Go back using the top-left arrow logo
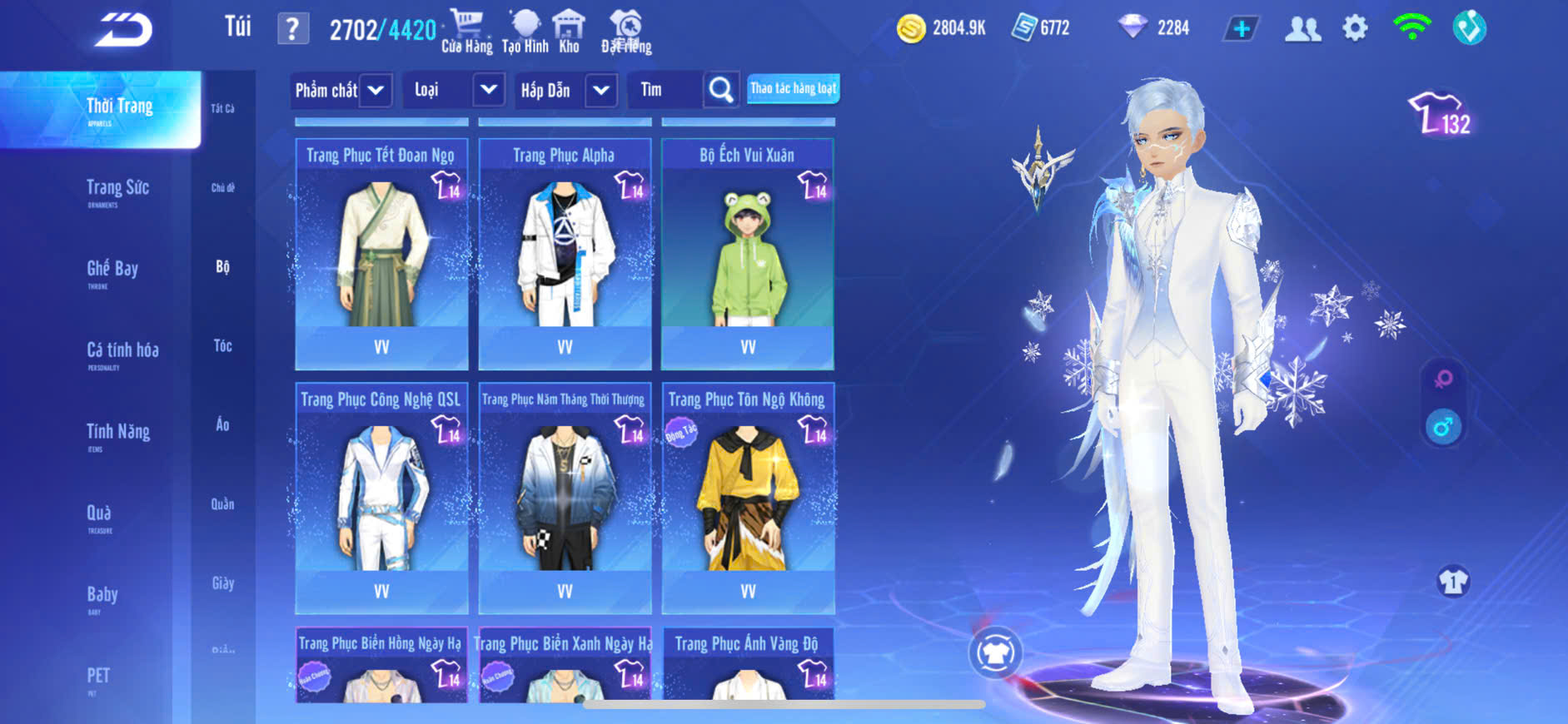Viewport: 1568px width, 724px height. [123, 31]
